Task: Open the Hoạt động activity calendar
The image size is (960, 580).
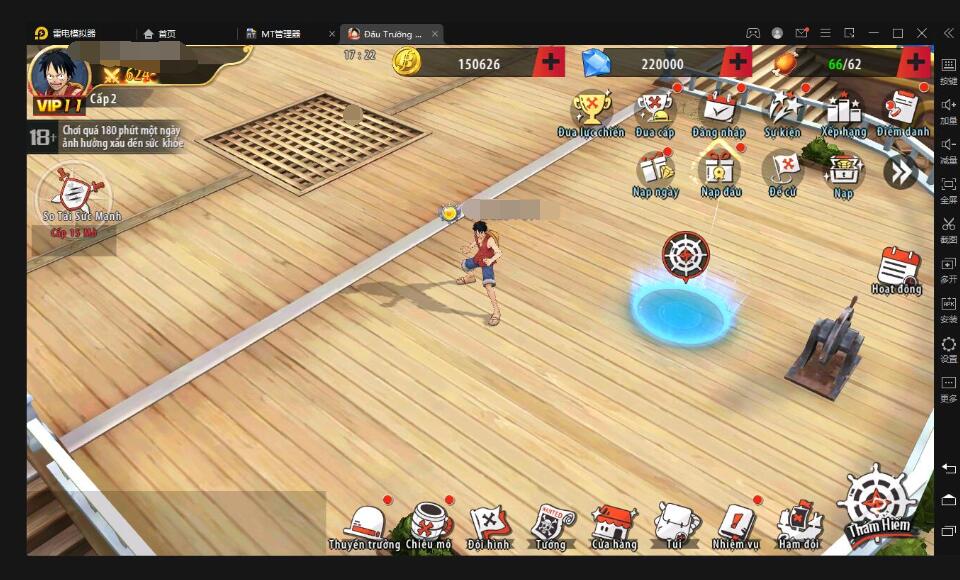Action: tap(897, 270)
